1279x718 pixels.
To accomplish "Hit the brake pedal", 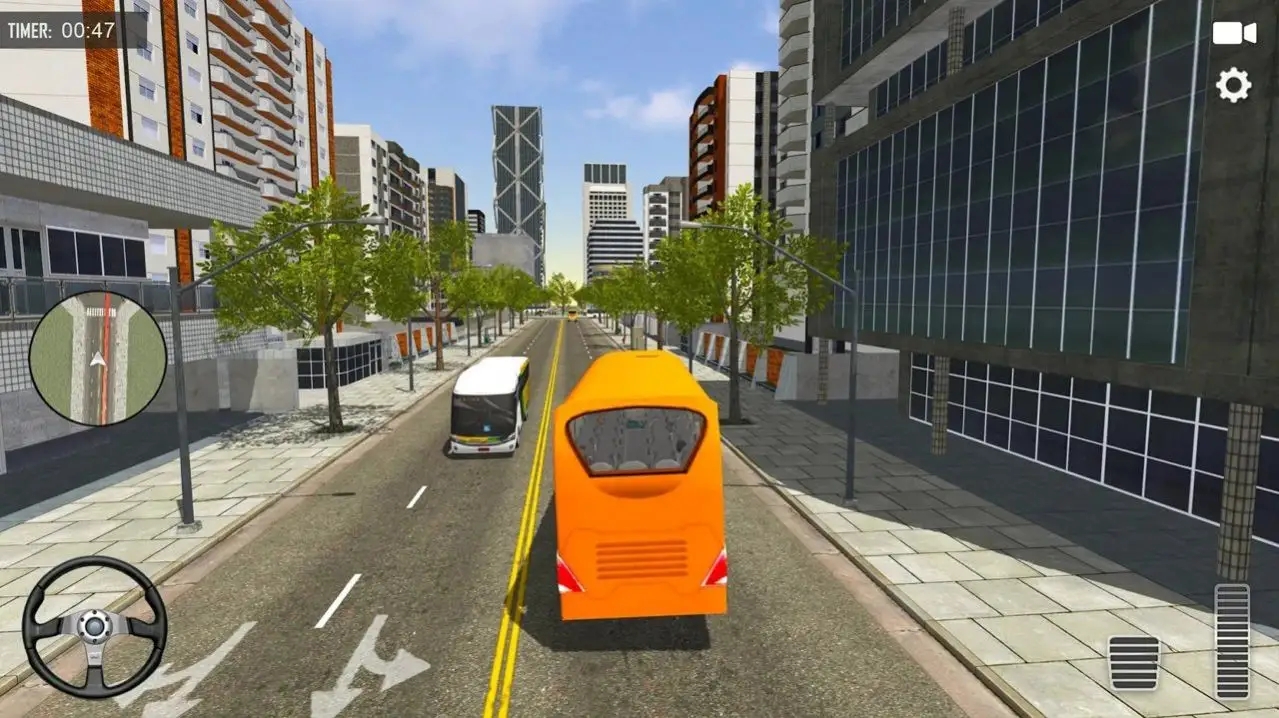I will (x=1134, y=662).
